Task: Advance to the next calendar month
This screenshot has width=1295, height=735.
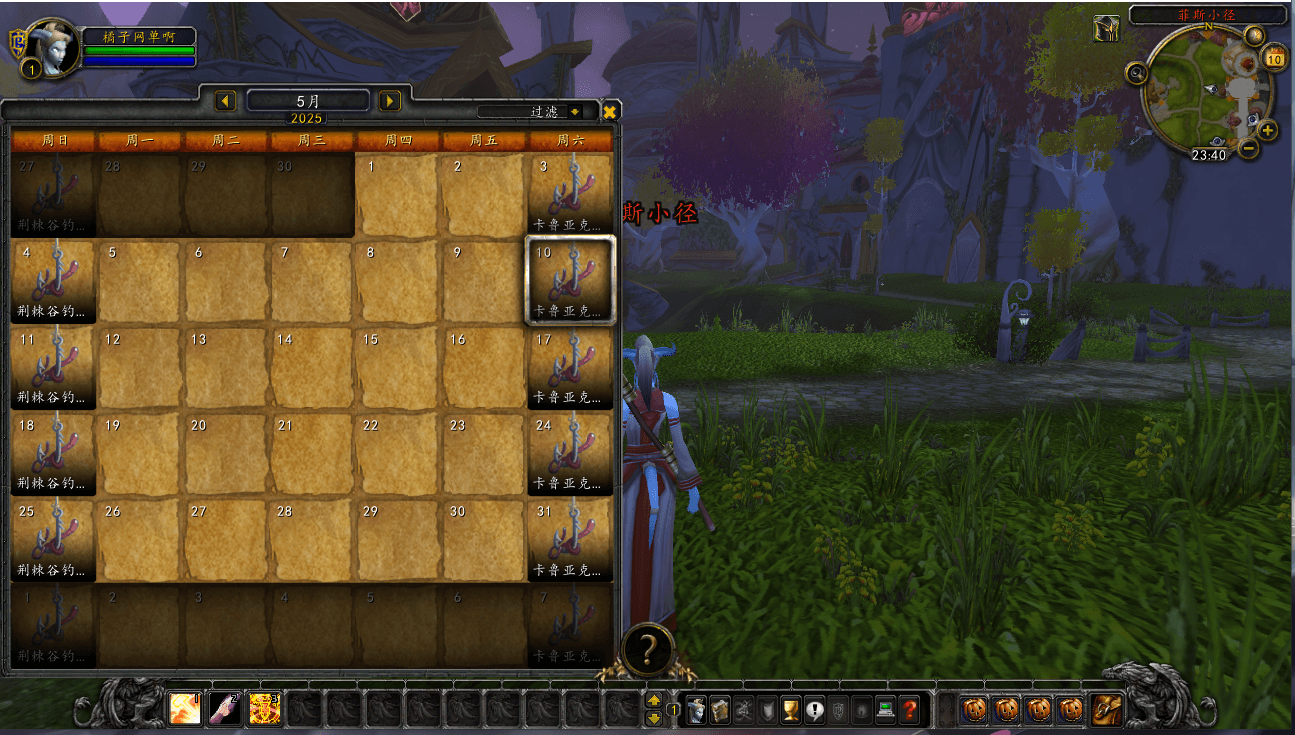Action: (x=390, y=101)
